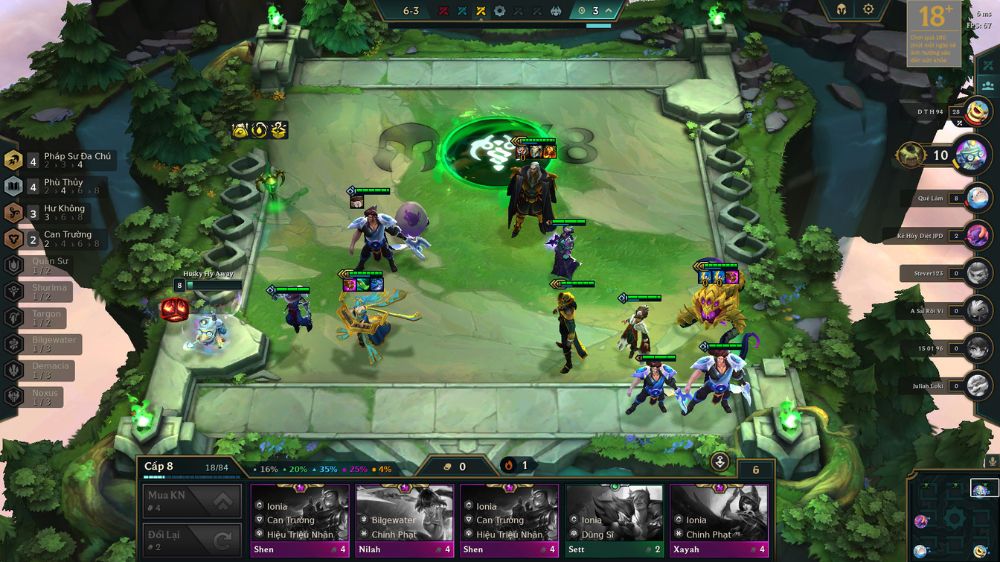The width and height of the screenshot is (1000, 562).
Task: View player D T H 94's board
Action: [x=977, y=112]
